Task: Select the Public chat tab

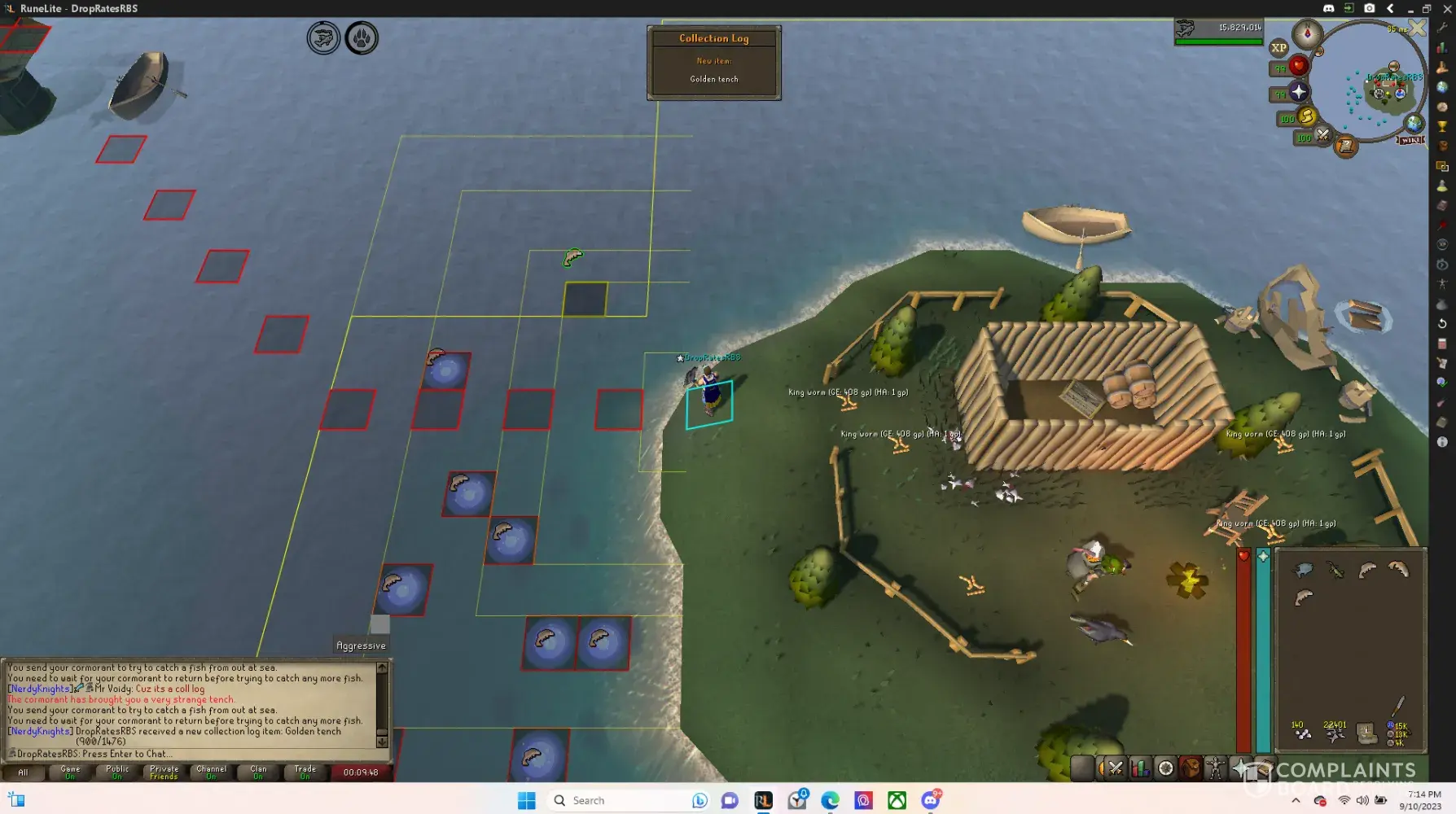Action: [117, 772]
